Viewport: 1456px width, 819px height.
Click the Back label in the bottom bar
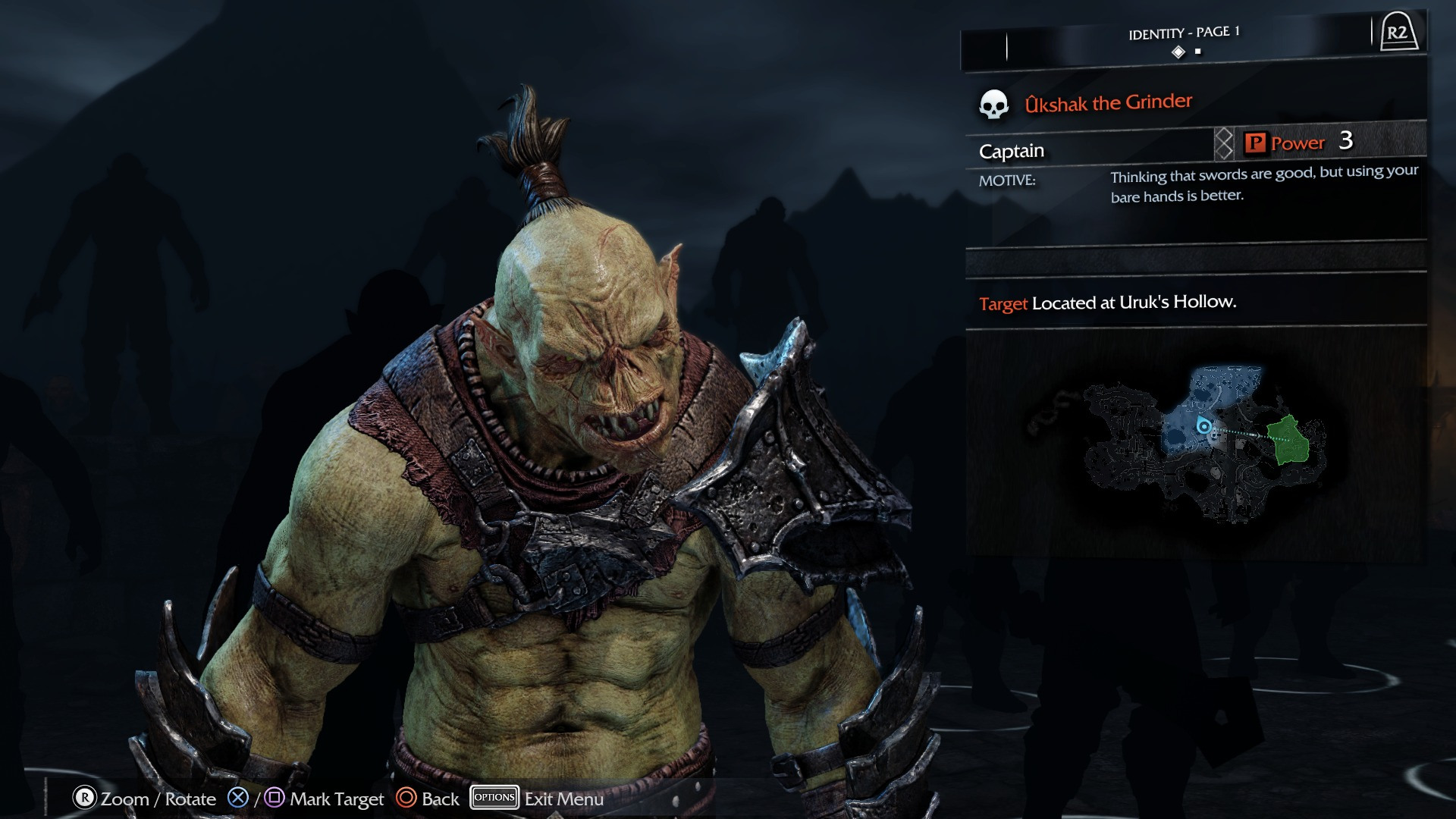pos(440,799)
